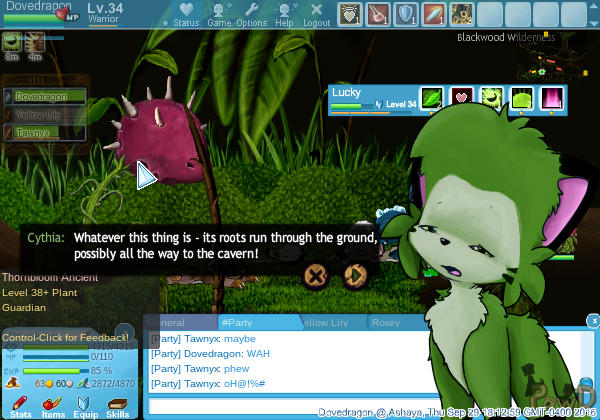
Task: Open the Items inventory
Action: coord(52,404)
